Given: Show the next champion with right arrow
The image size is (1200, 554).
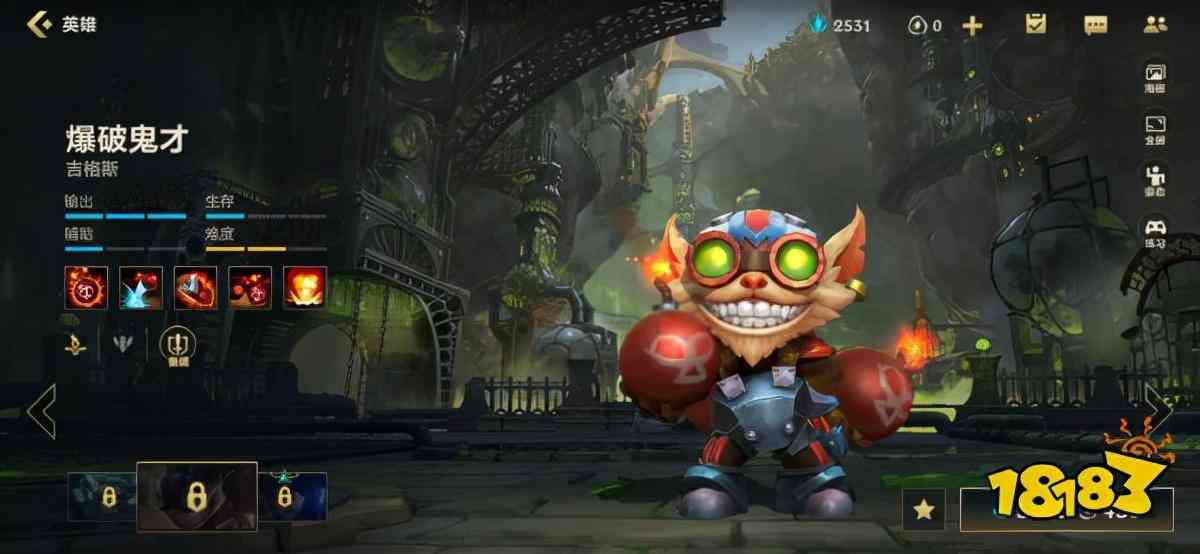Looking at the screenshot, I should tap(1159, 411).
